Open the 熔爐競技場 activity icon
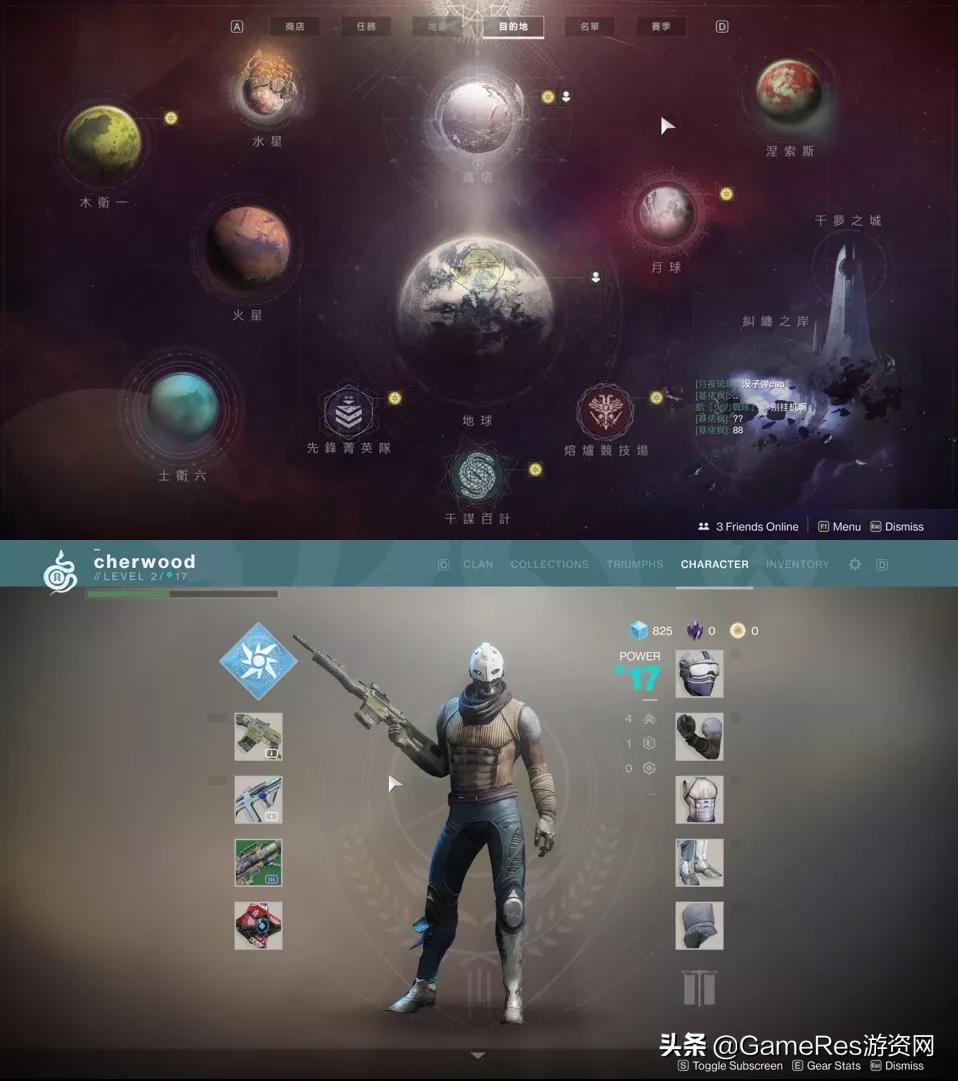958x1081 pixels. coord(606,414)
